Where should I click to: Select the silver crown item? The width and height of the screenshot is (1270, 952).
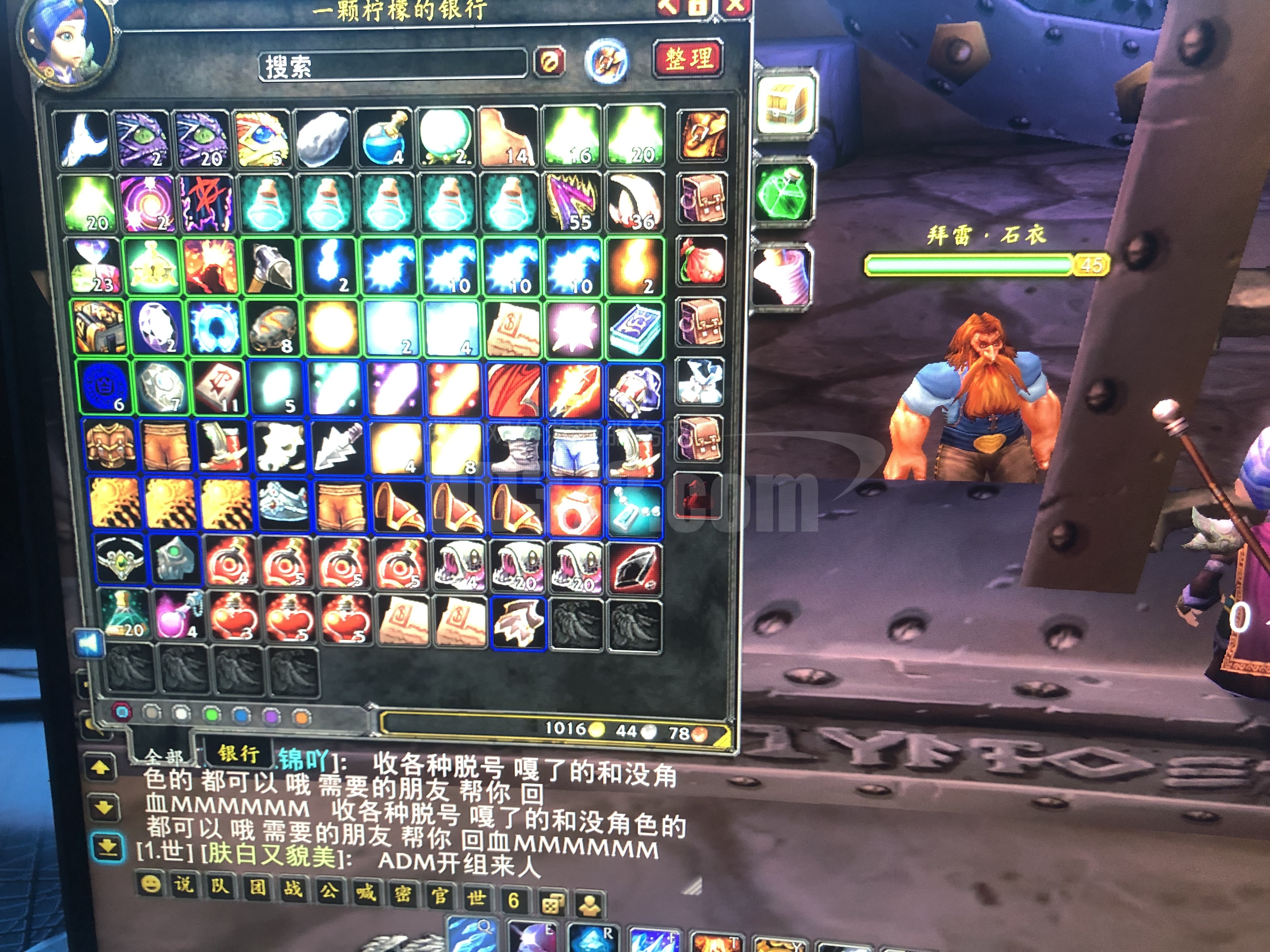pyautogui.click(x=283, y=504)
